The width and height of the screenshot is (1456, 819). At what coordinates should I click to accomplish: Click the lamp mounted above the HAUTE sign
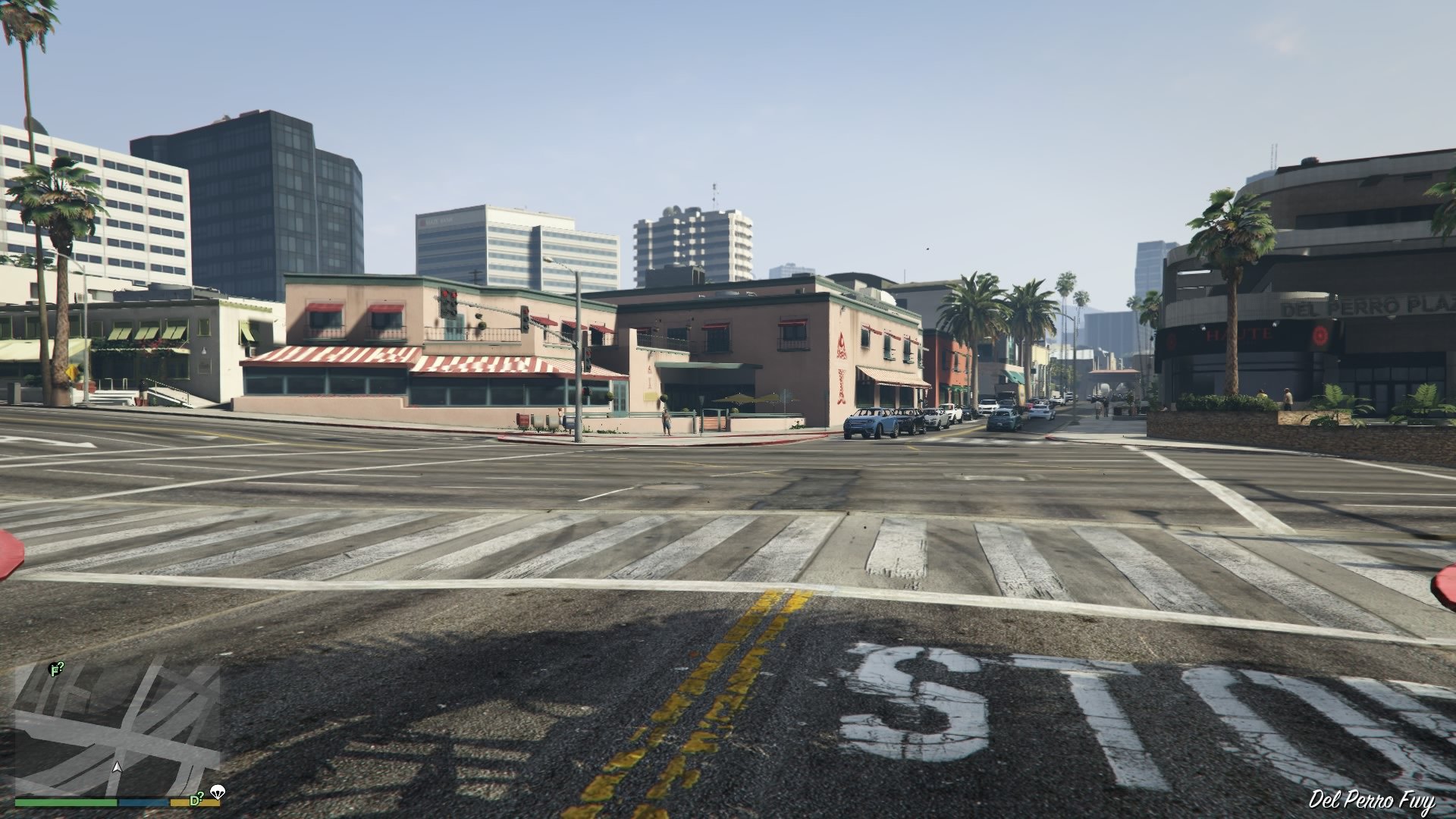tap(1274, 324)
